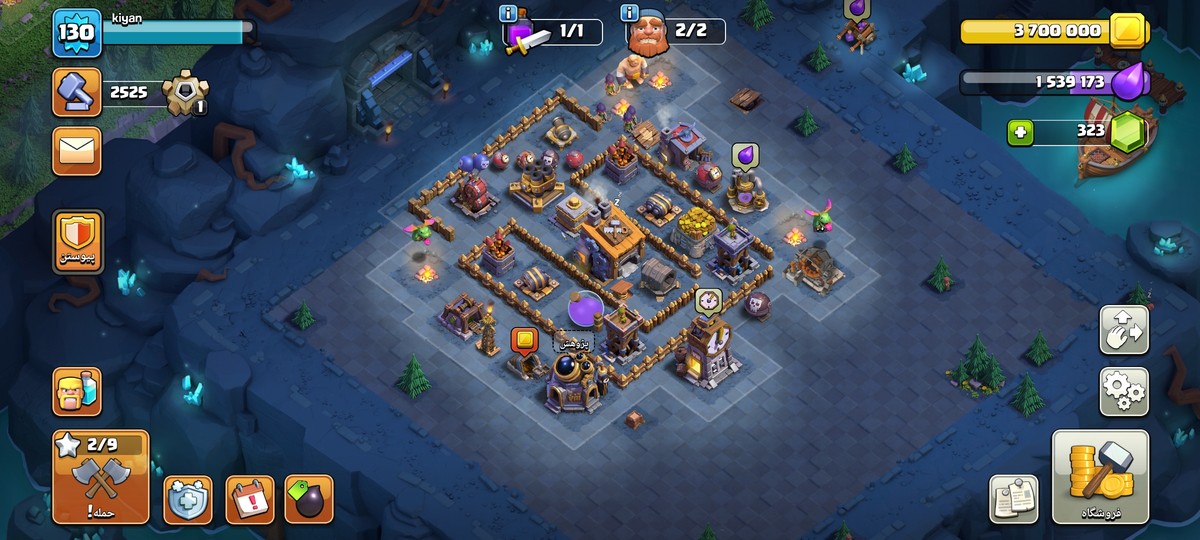Open the mail envelope inbox
Screen dimensions: 1200x540
(x=77, y=151)
